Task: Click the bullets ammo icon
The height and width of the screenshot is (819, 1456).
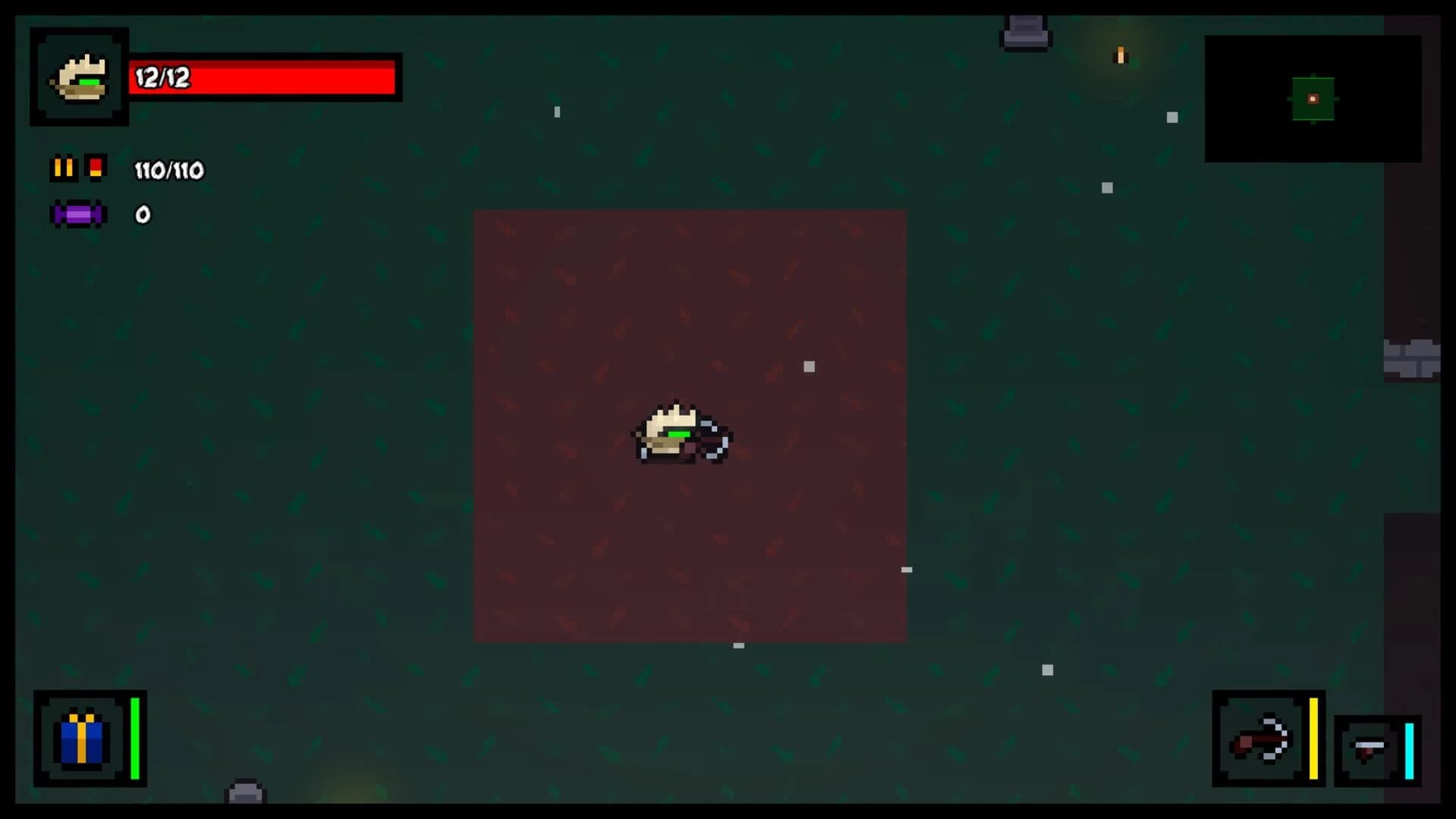Action: (64, 168)
